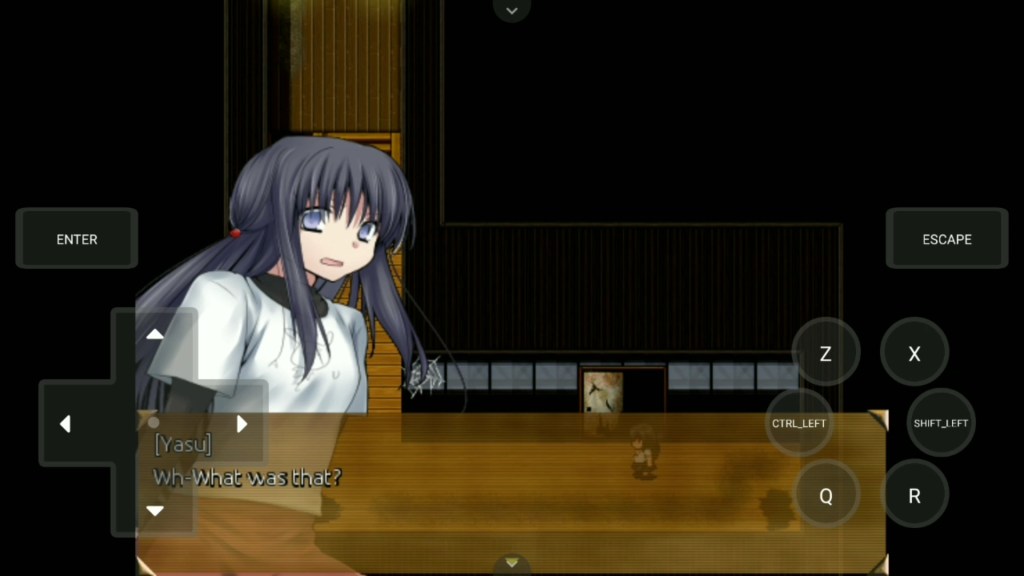Advance the dialogue with the bottom arrow

(512, 563)
